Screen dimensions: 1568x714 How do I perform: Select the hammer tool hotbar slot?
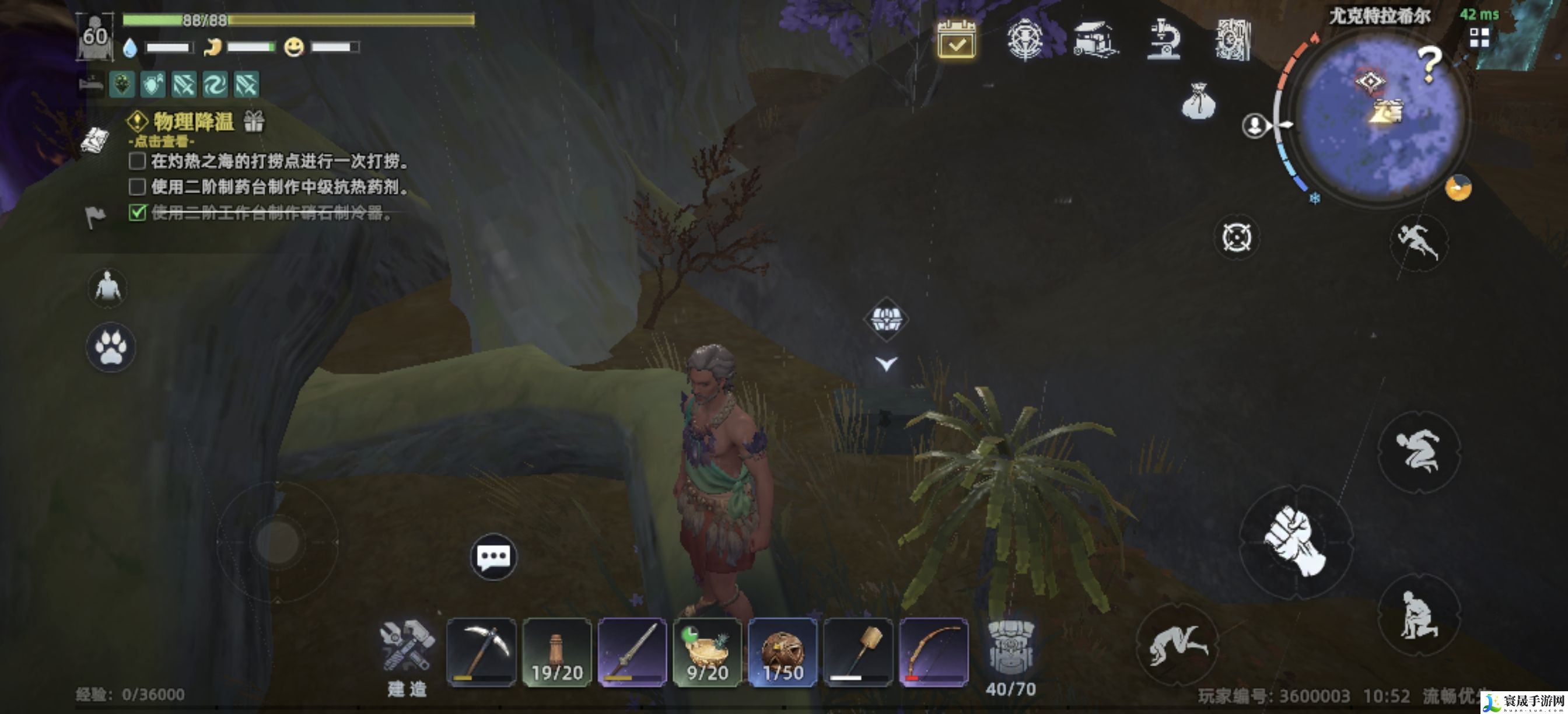point(857,653)
